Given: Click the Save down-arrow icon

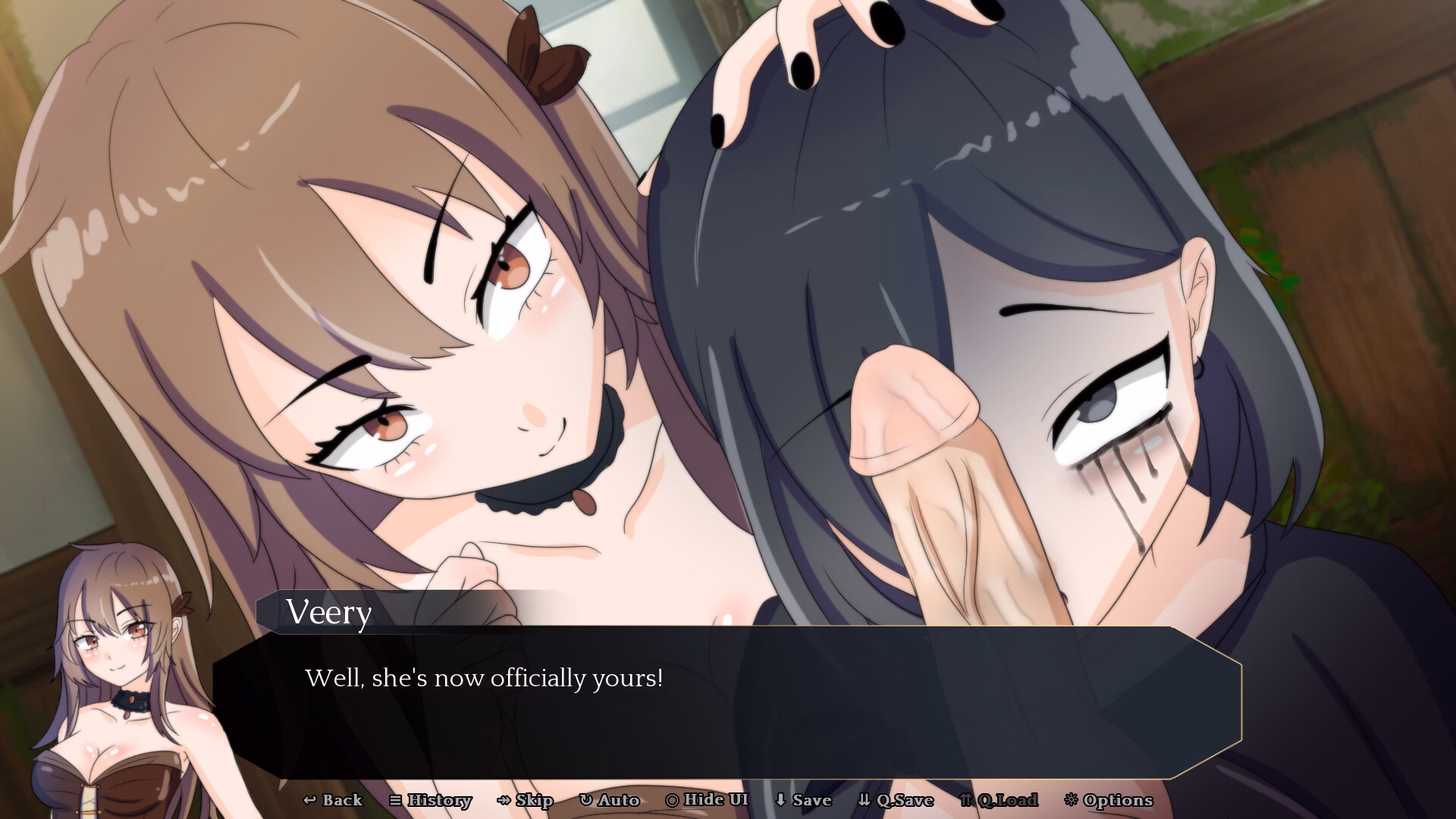Looking at the screenshot, I should [779, 800].
